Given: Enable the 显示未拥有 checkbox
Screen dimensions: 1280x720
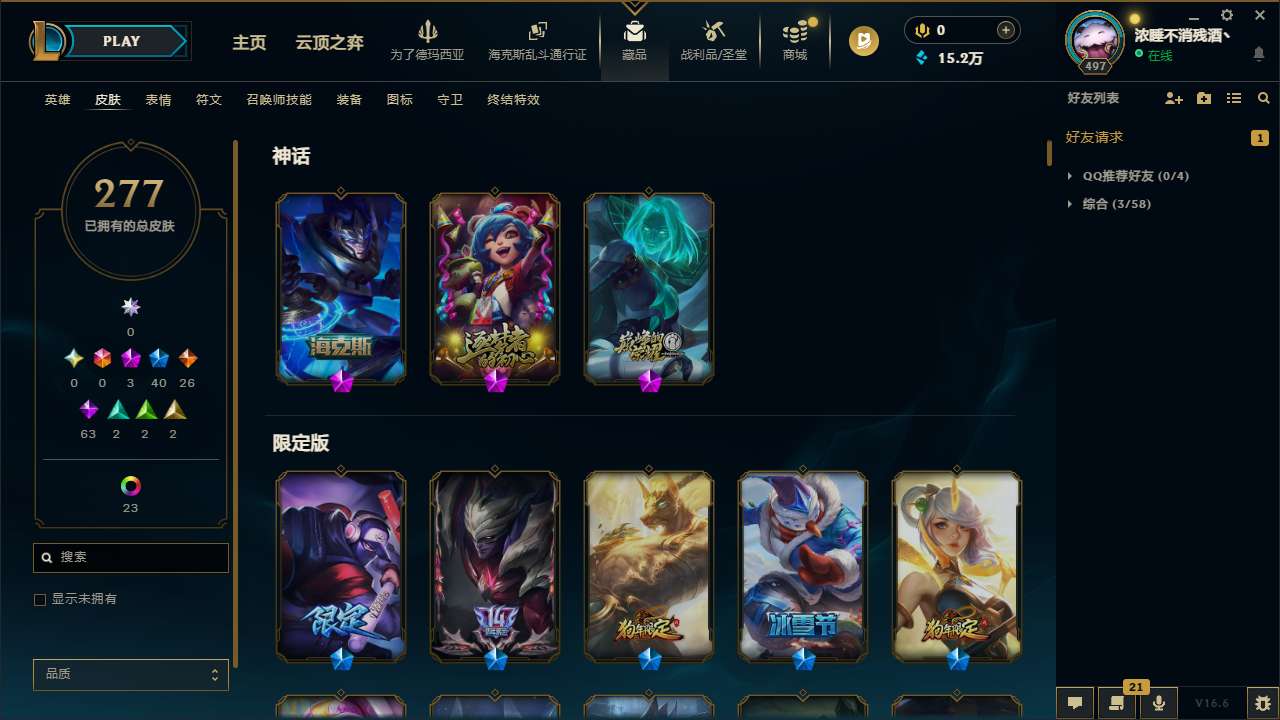Looking at the screenshot, I should [40, 599].
